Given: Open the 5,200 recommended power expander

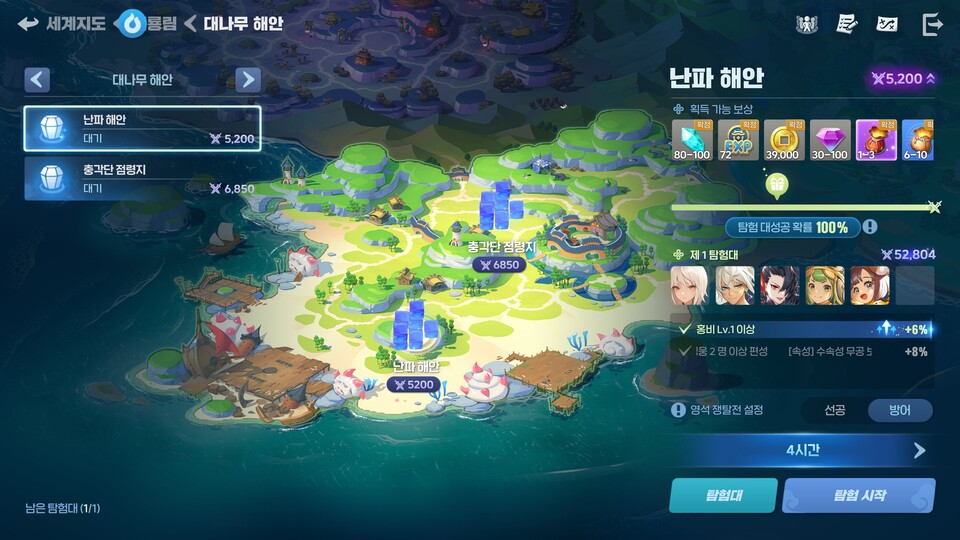Looking at the screenshot, I should click(x=903, y=79).
